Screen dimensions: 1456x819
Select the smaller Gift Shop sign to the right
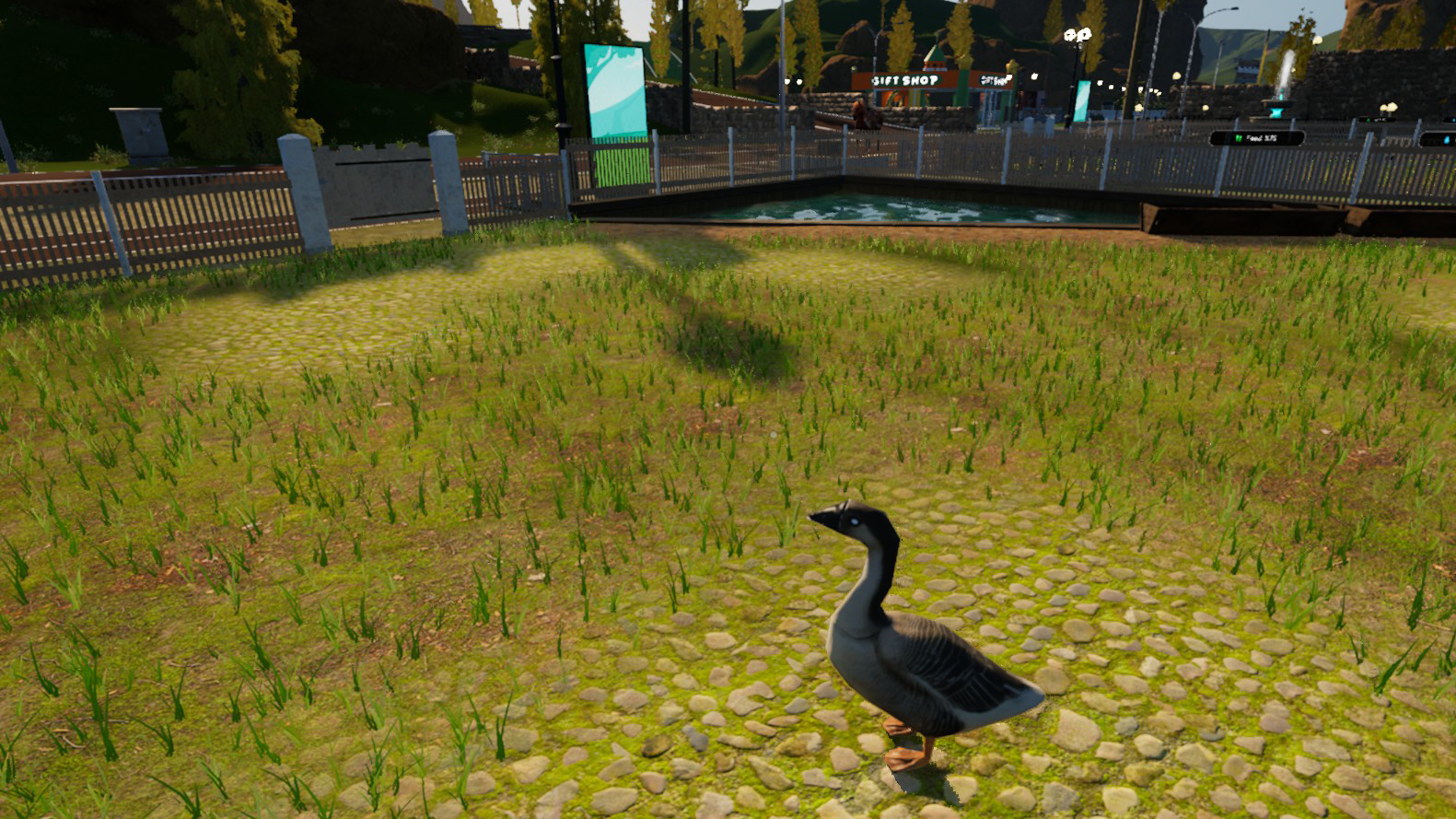coord(995,78)
